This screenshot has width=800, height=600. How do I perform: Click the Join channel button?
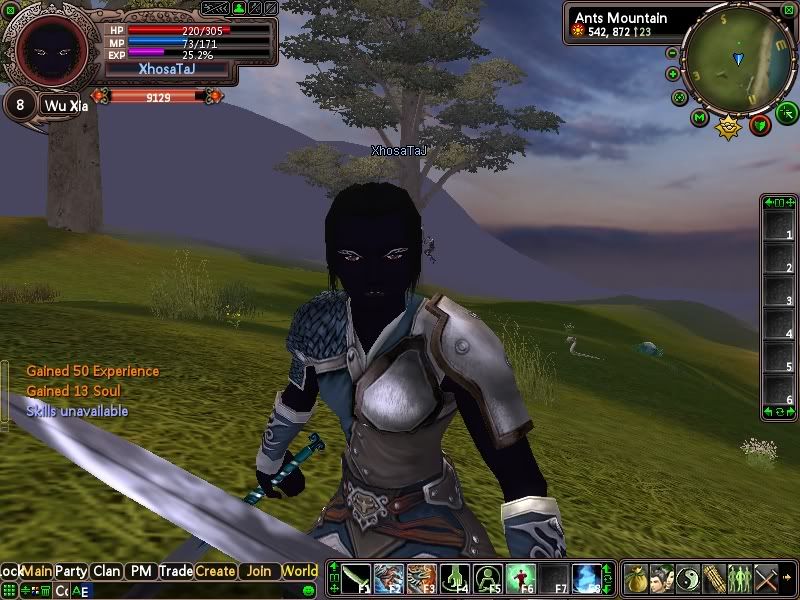pos(258,571)
